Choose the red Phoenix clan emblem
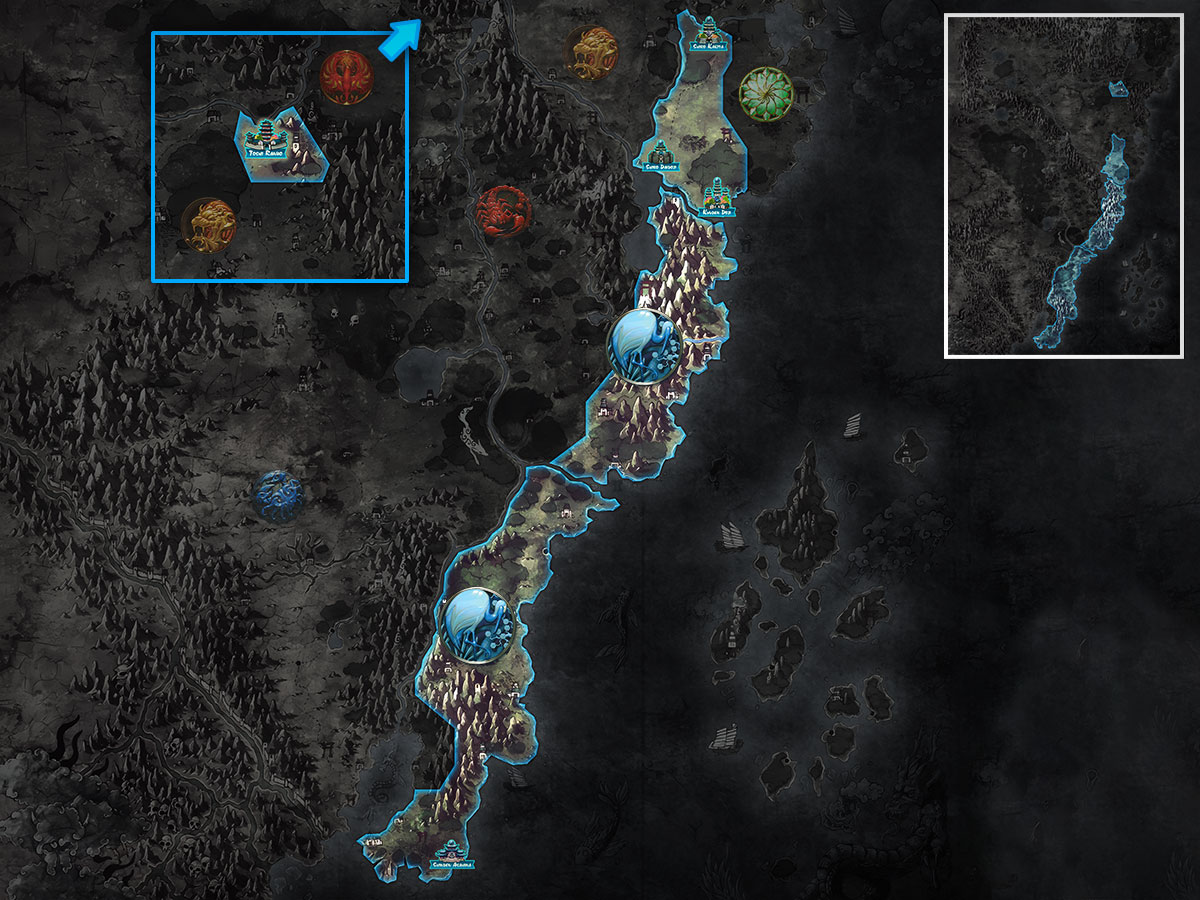 click(346, 76)
